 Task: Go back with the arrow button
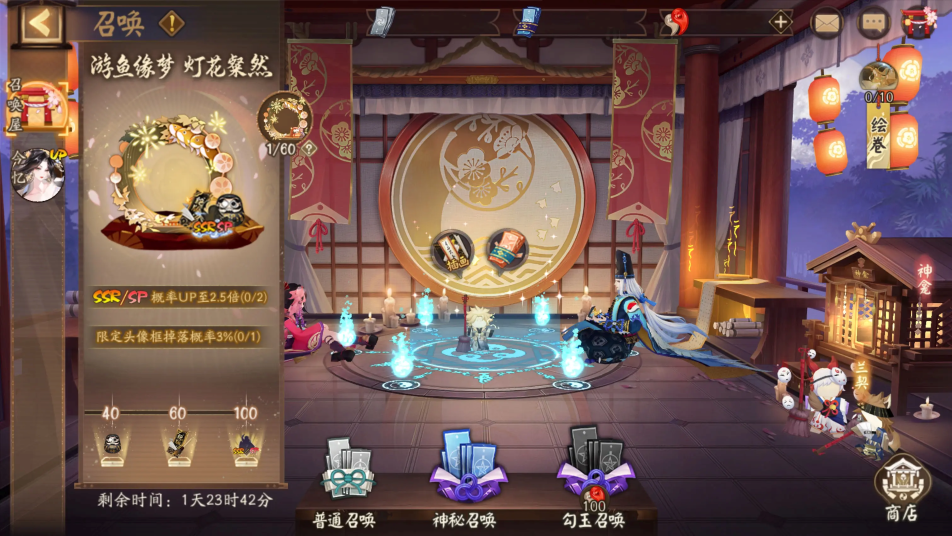pos(41,22)
